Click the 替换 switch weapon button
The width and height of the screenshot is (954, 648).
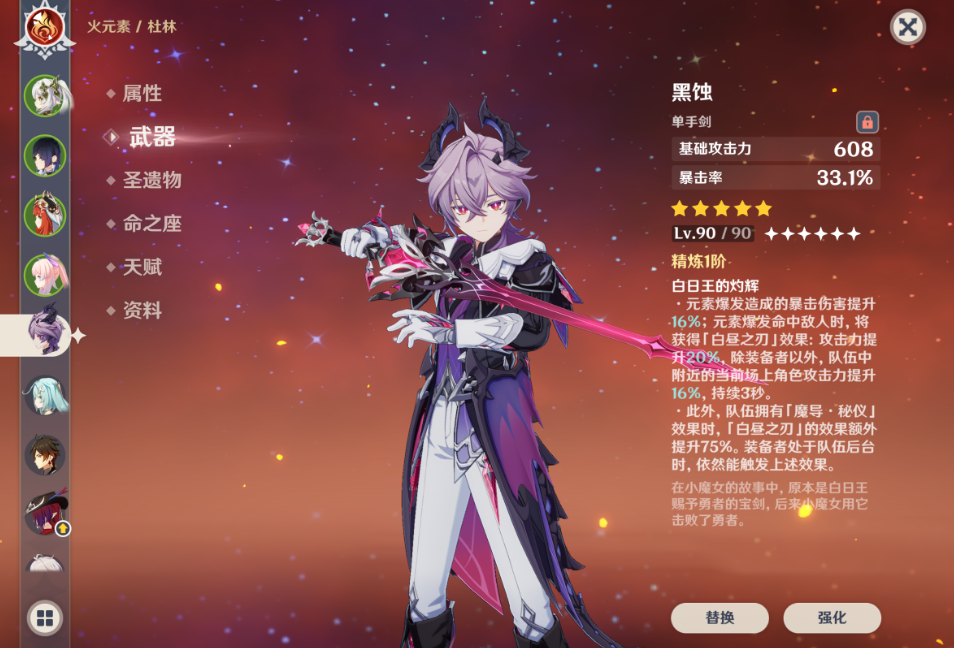tap(720, 618)
